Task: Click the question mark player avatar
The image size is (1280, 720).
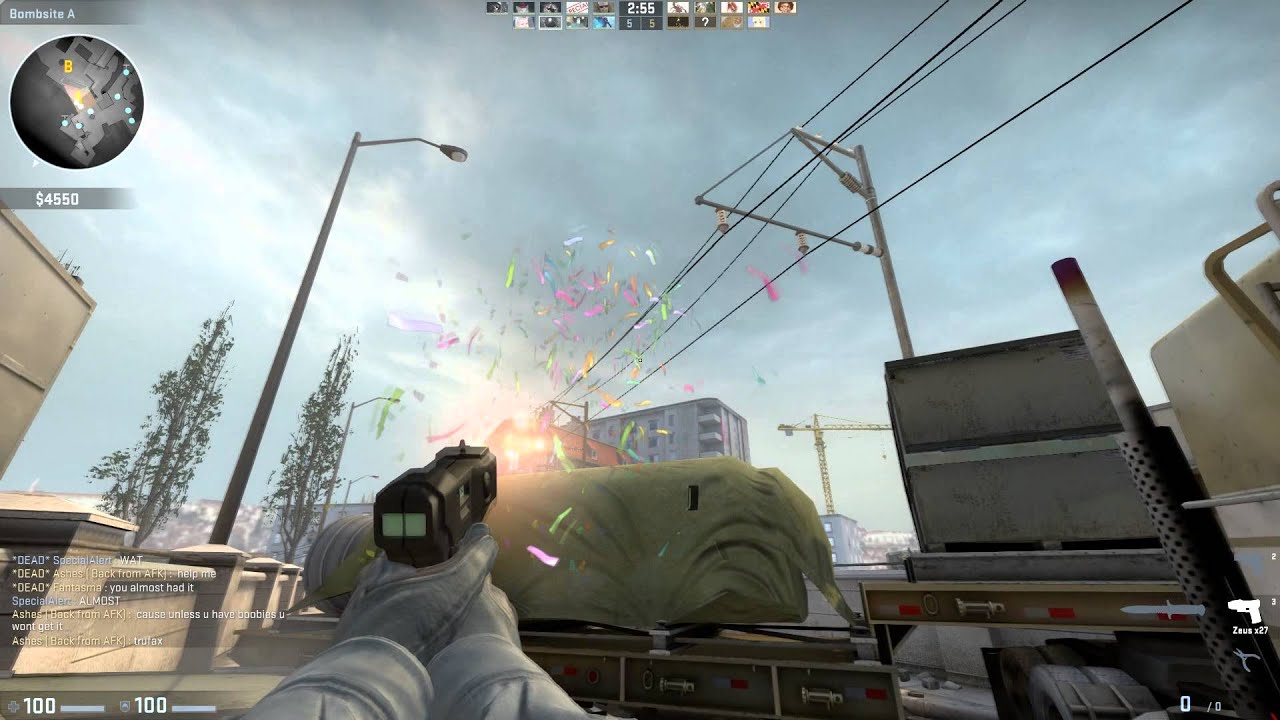Action: click(706, 22)
